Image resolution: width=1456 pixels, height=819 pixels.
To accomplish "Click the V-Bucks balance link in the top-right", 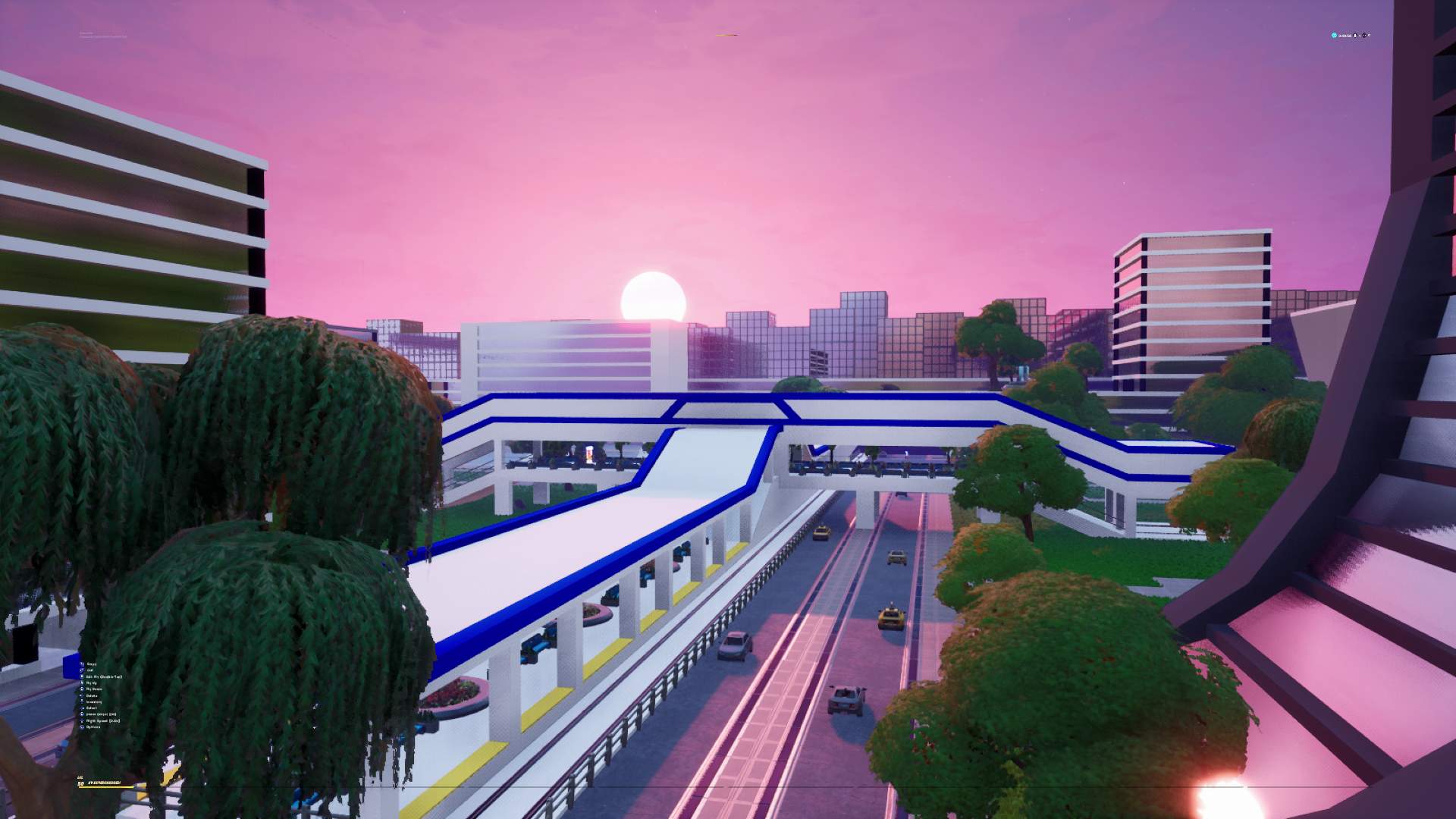I will [x=1345, y=36].
